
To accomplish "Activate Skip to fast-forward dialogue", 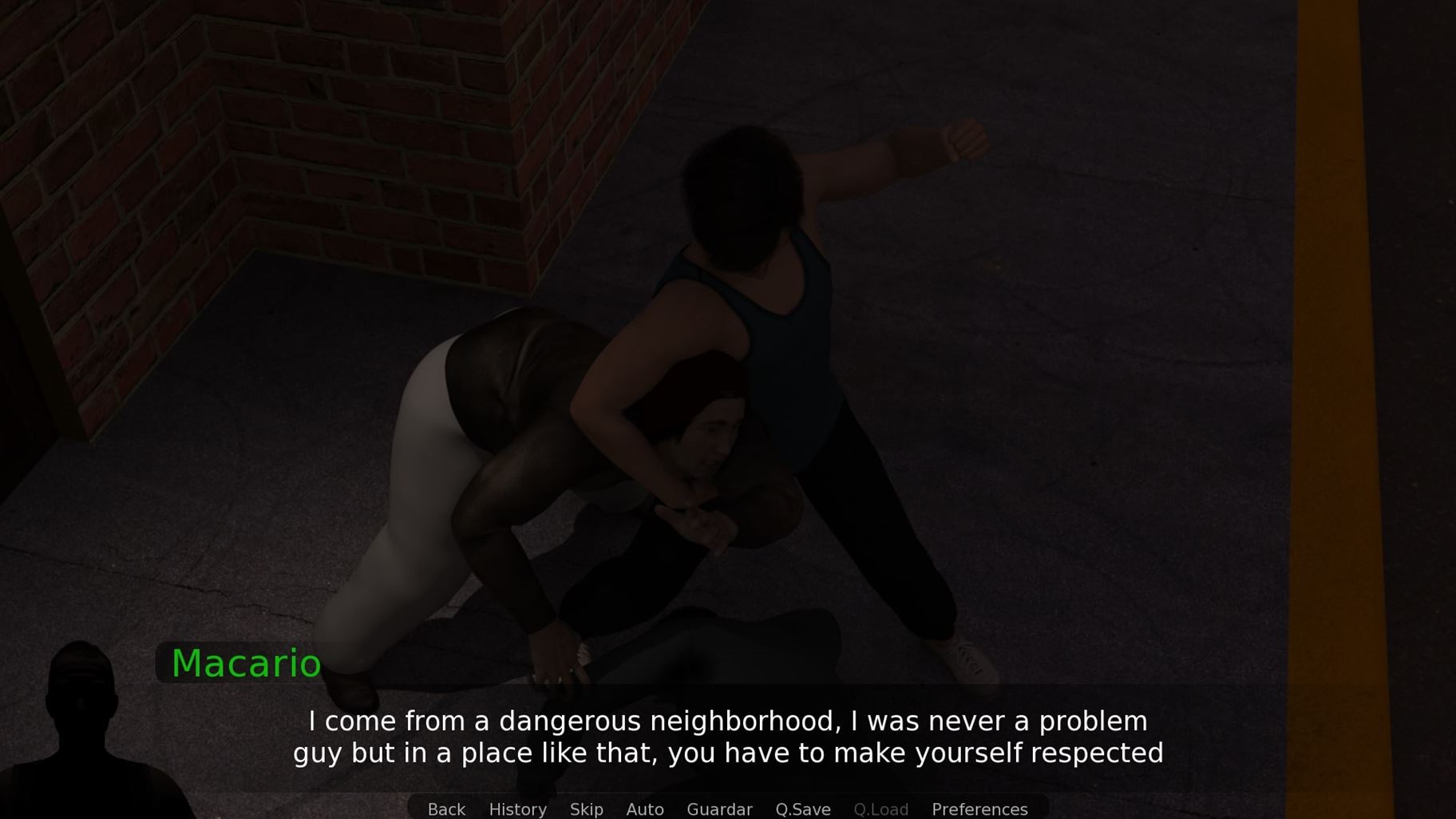I will pyautogui.click(x=586, y=809).
